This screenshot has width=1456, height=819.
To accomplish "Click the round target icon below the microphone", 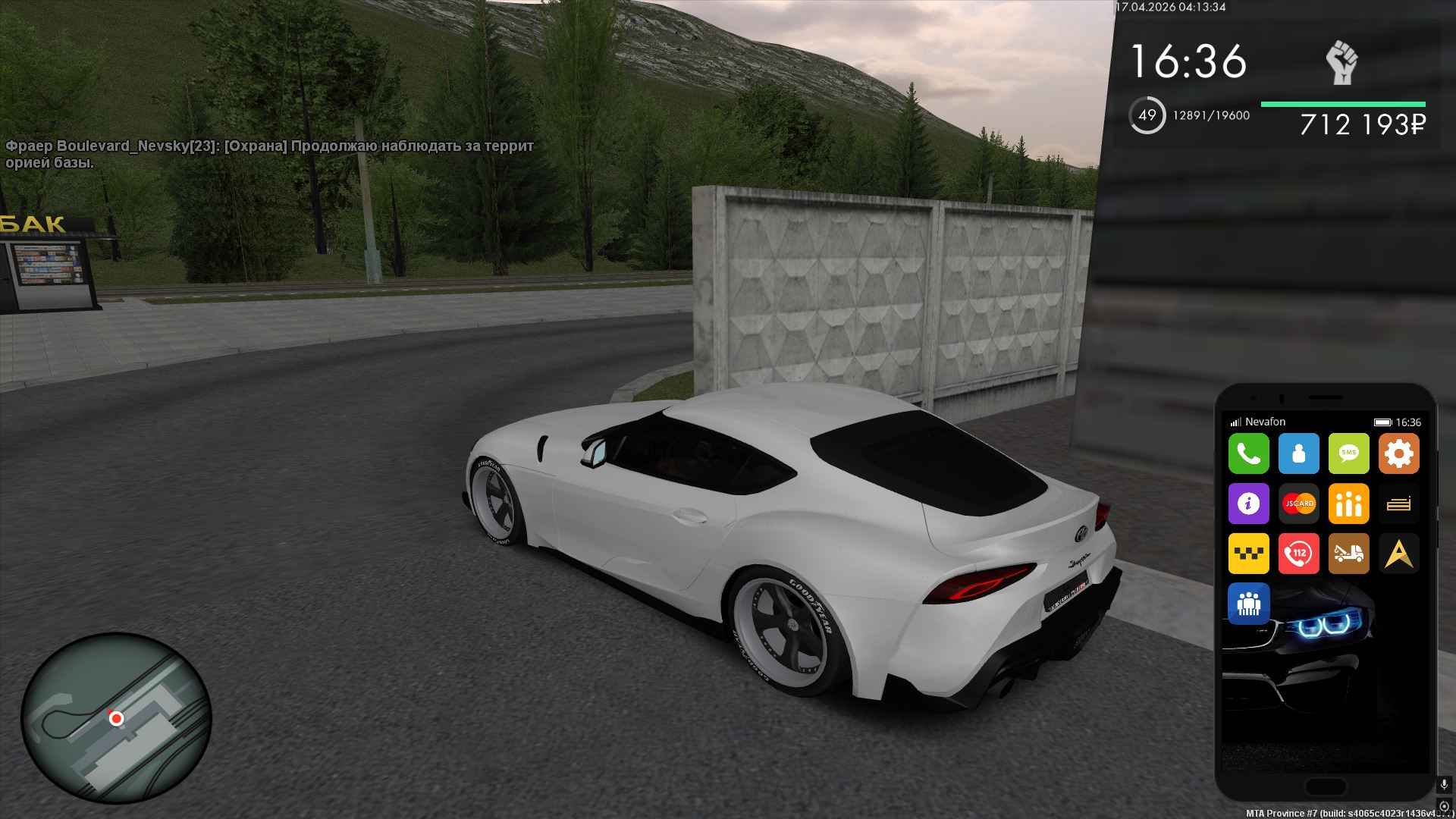I will coord(1444,806).
